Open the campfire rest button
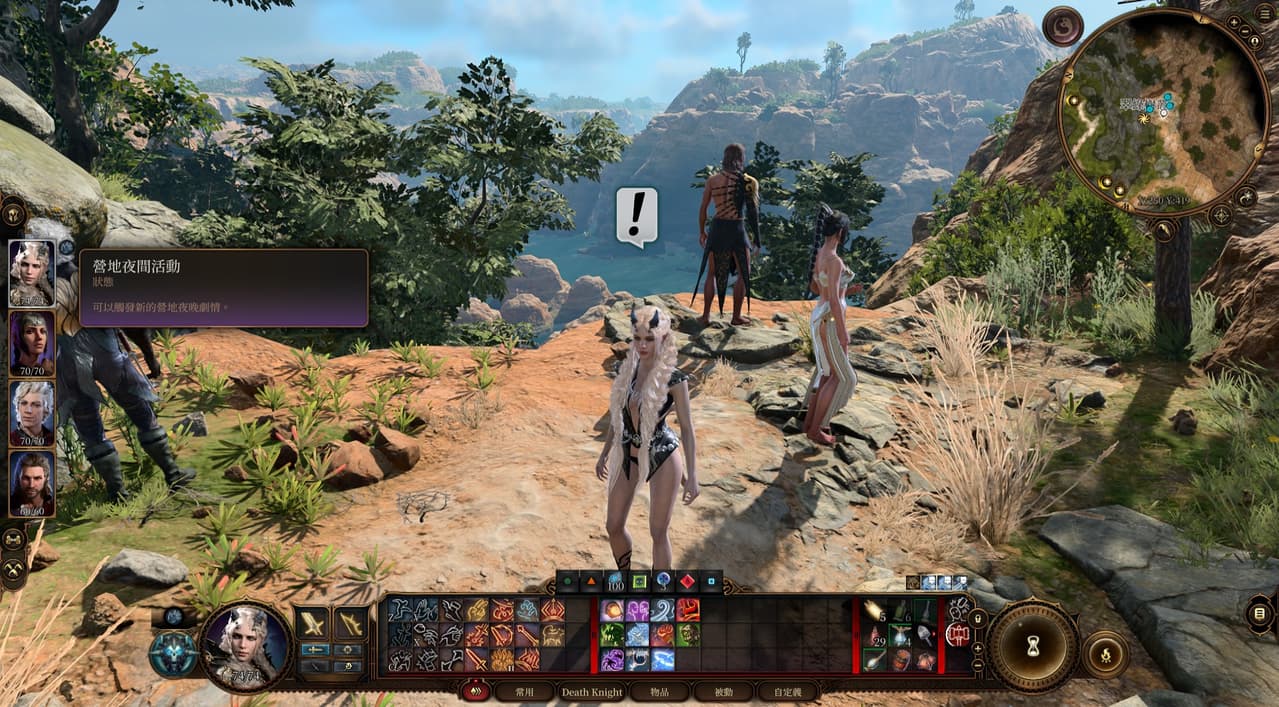This screenshot has height=707, width=1279. tap(1106, 655)
